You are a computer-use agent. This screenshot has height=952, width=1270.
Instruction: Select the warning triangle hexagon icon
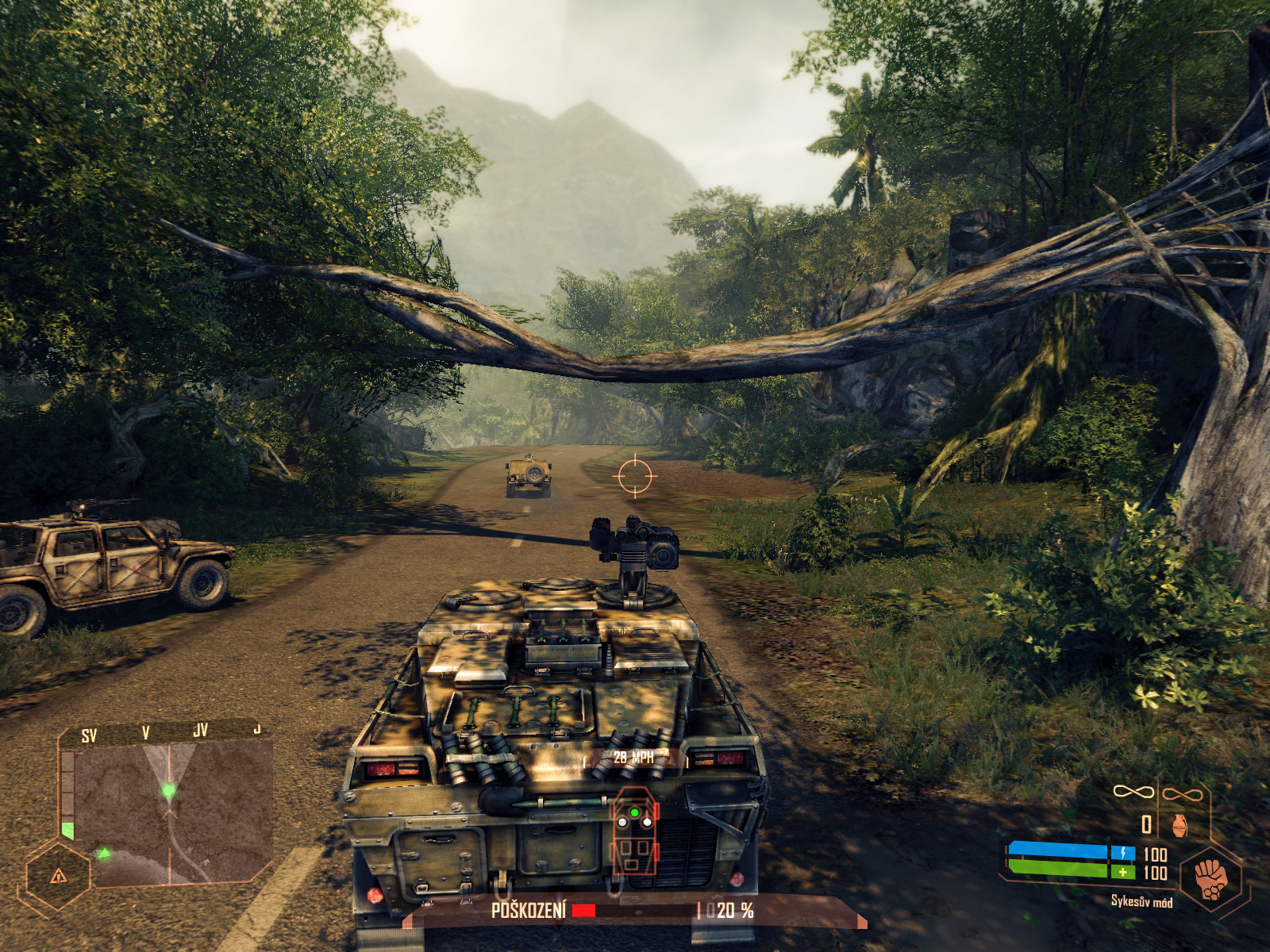(58, 876)
